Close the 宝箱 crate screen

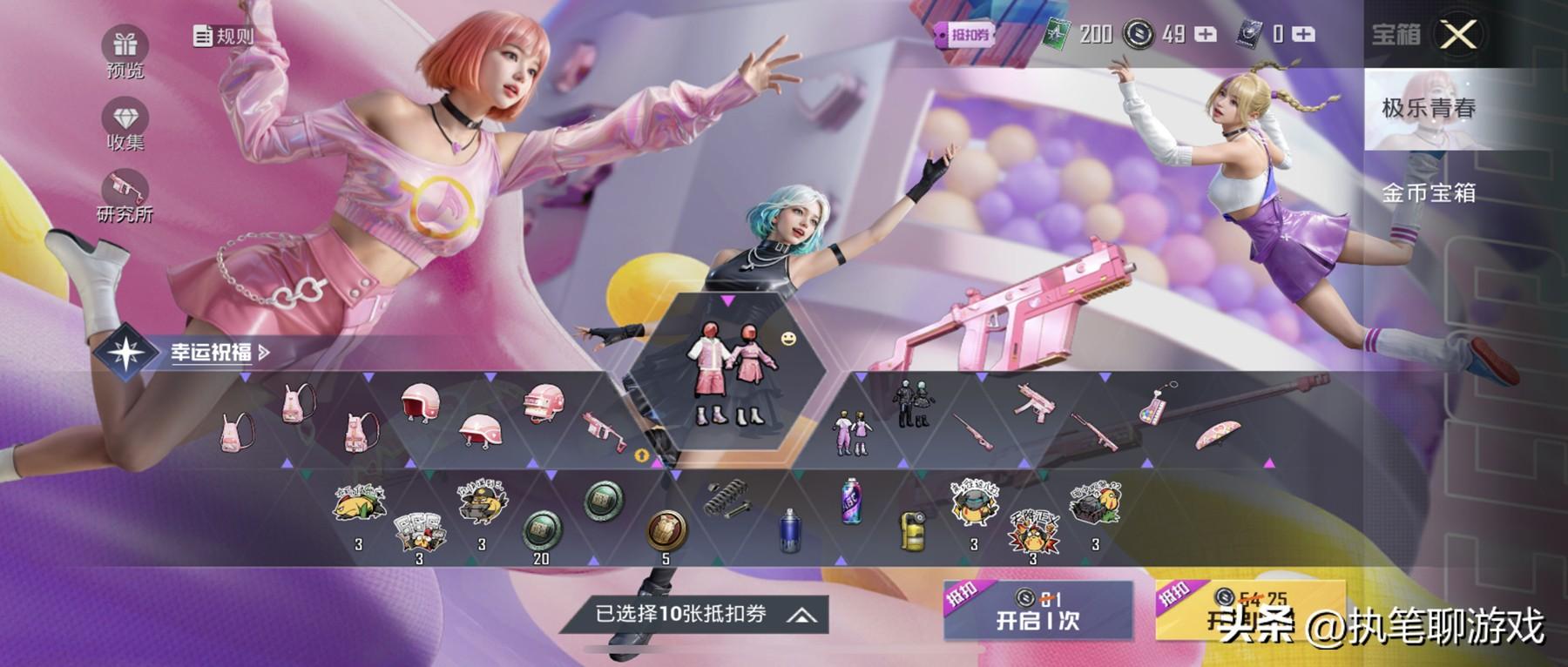[x=1458, y=36]
